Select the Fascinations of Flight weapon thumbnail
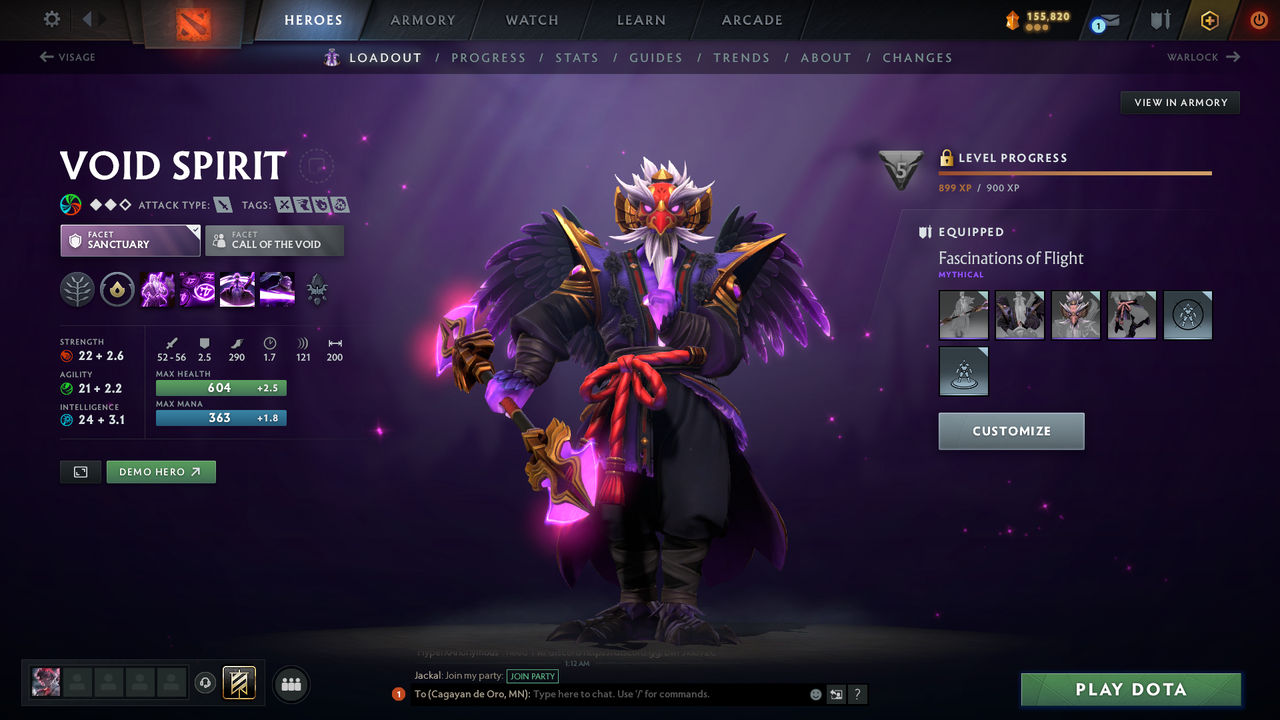Screen dimensions: 1280x720 click(x=963, y=315)
